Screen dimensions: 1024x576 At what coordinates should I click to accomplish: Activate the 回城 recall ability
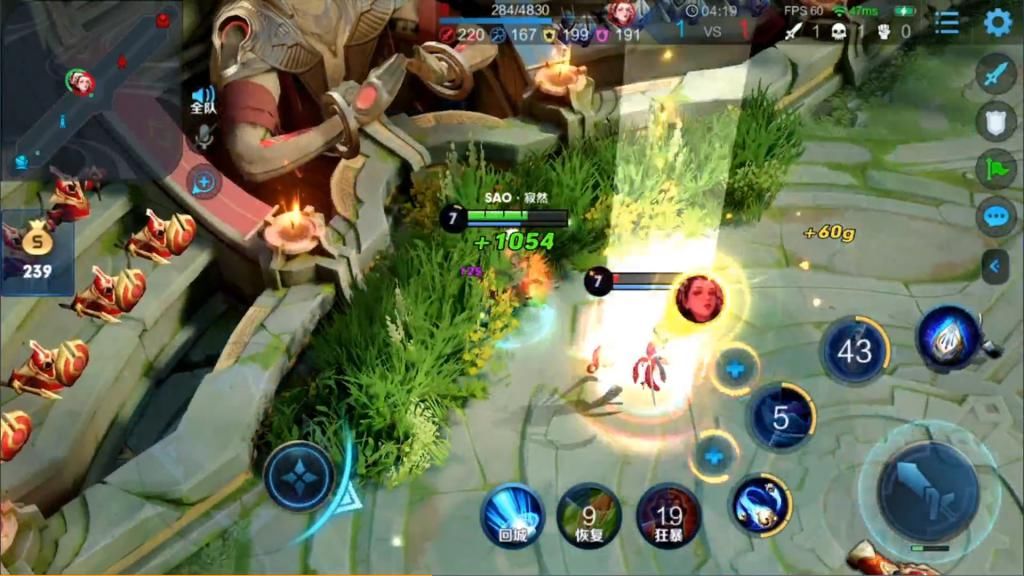pyautogui.click(x=512, y=515)
